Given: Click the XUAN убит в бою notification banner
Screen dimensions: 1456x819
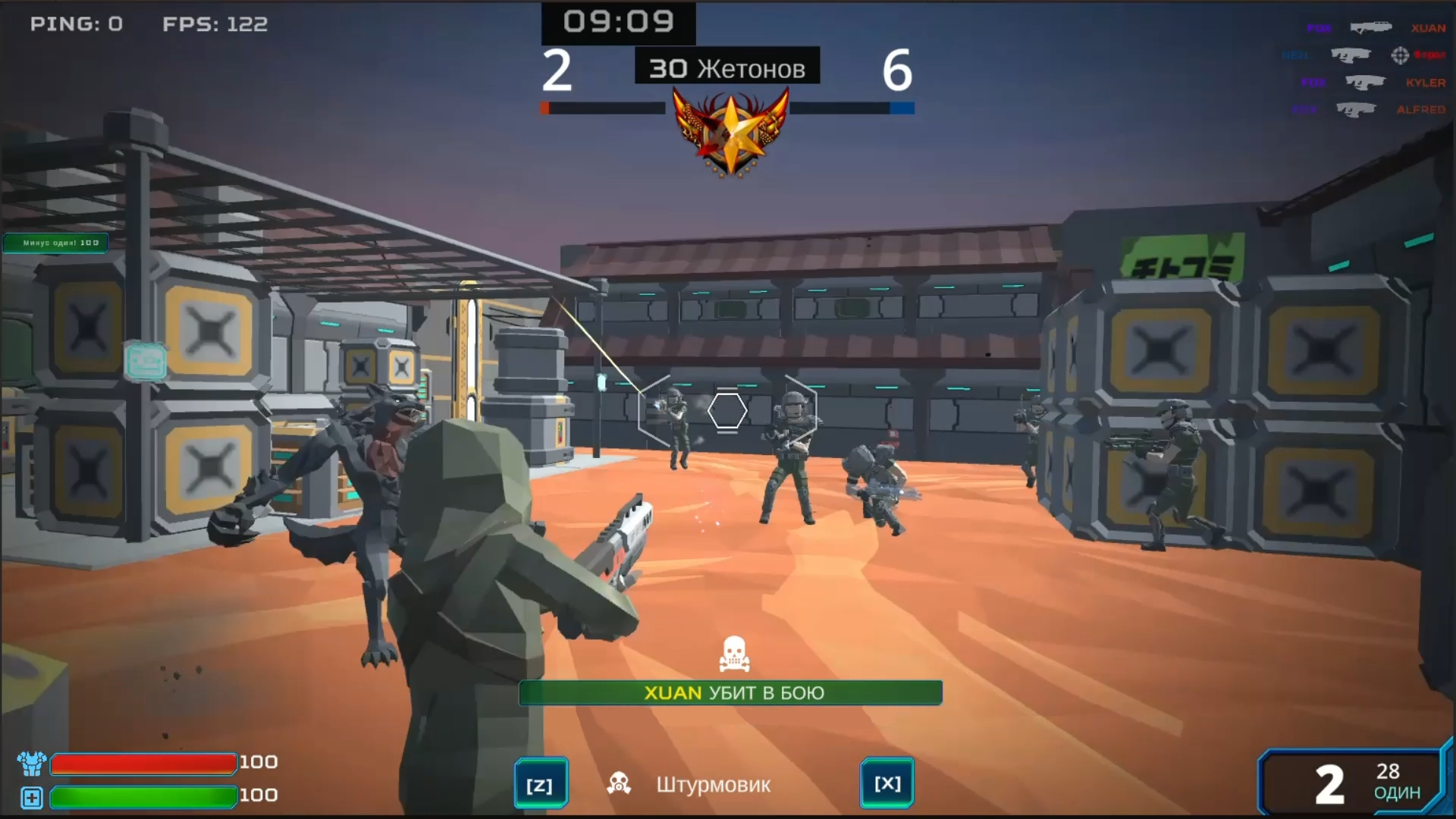Looking at the screenshot, I should (730, 692).
